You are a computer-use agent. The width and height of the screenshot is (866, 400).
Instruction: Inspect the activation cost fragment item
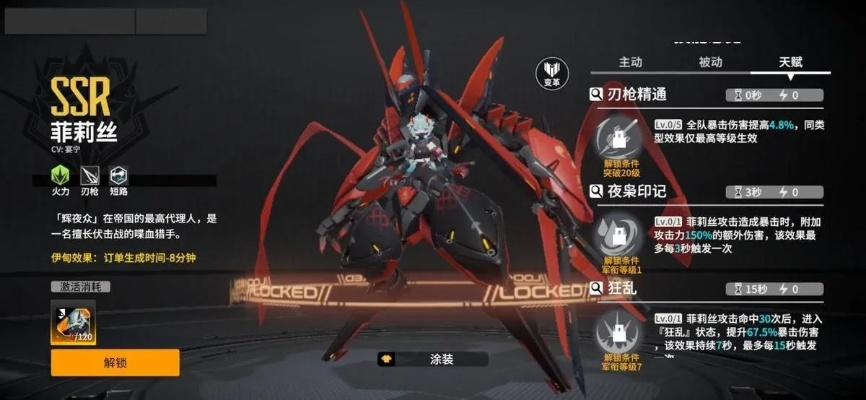72,321
